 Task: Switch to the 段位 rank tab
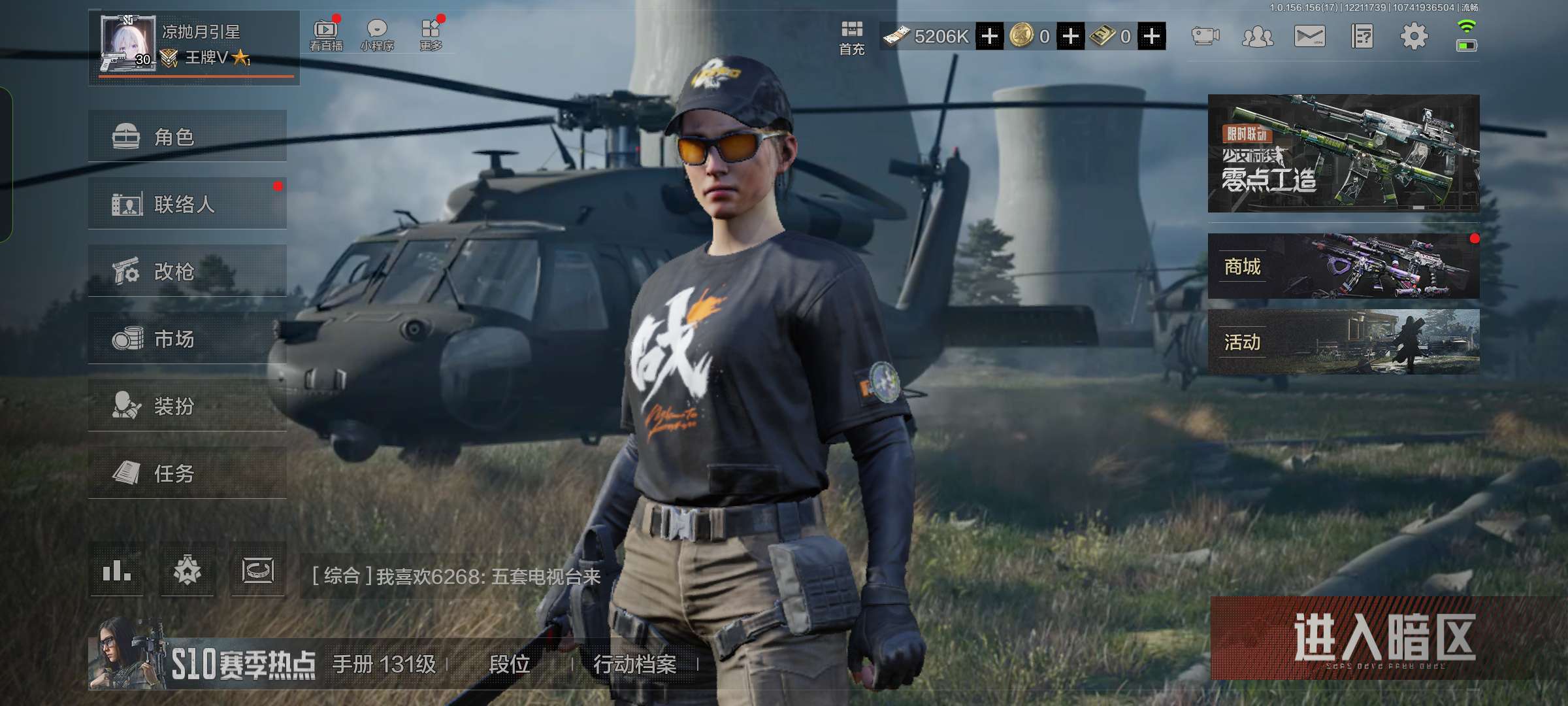pos(510,664)
